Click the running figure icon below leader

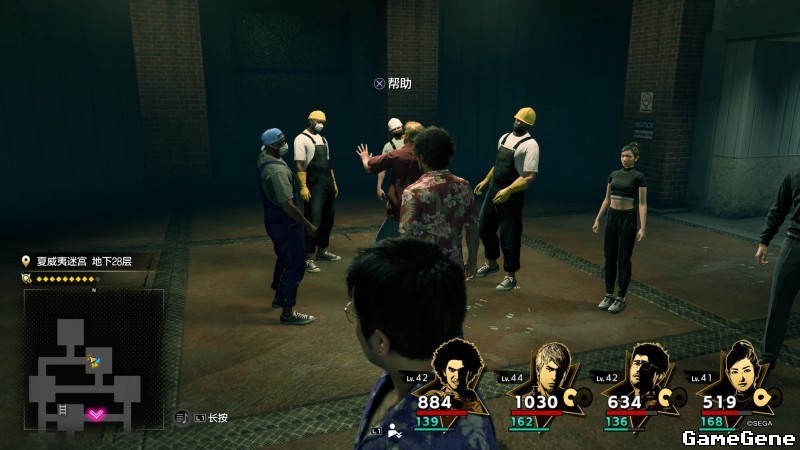click(x=396, y=431)
